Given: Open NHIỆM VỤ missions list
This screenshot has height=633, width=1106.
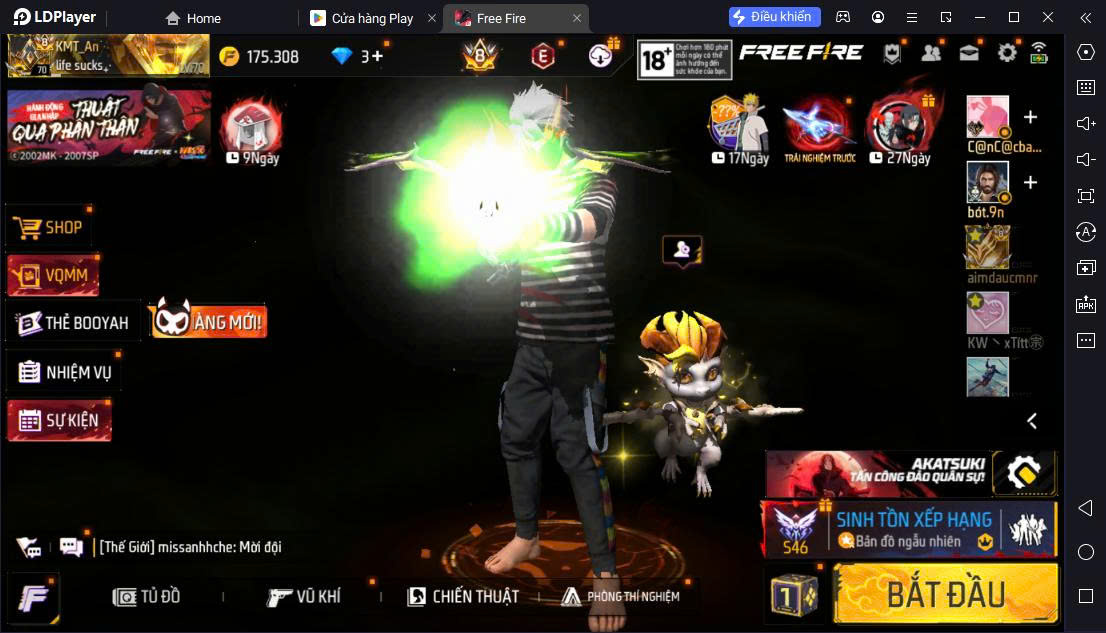Looking at the screenshot, I should 65,373.
